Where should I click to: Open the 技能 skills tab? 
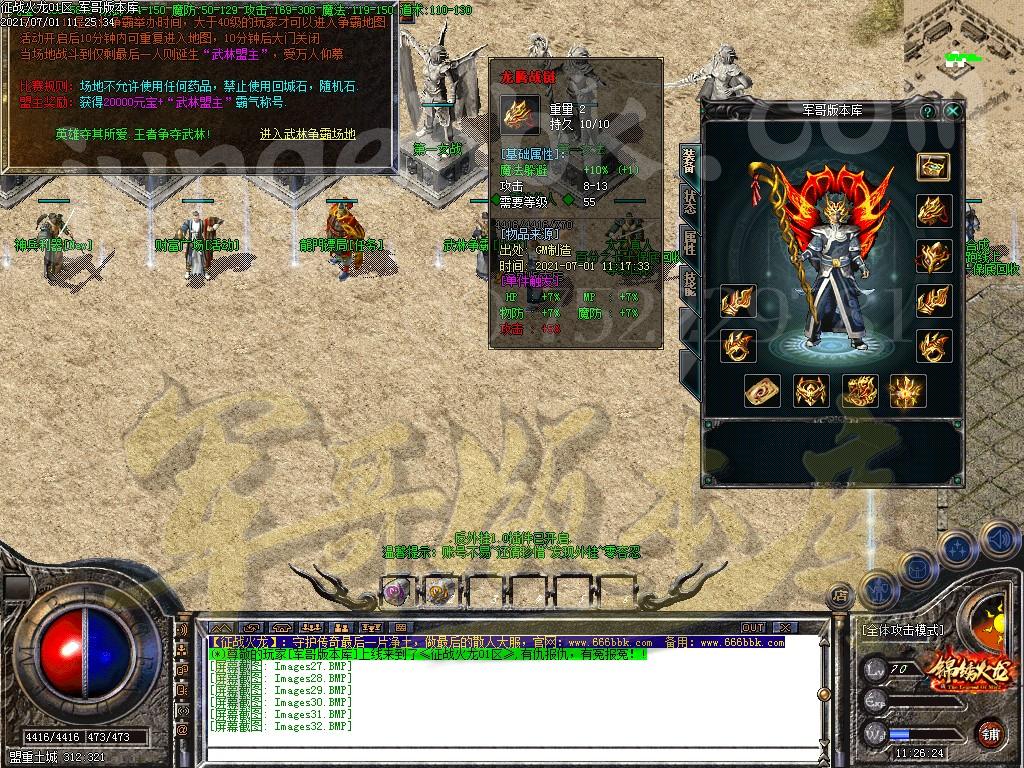[690, 284]
